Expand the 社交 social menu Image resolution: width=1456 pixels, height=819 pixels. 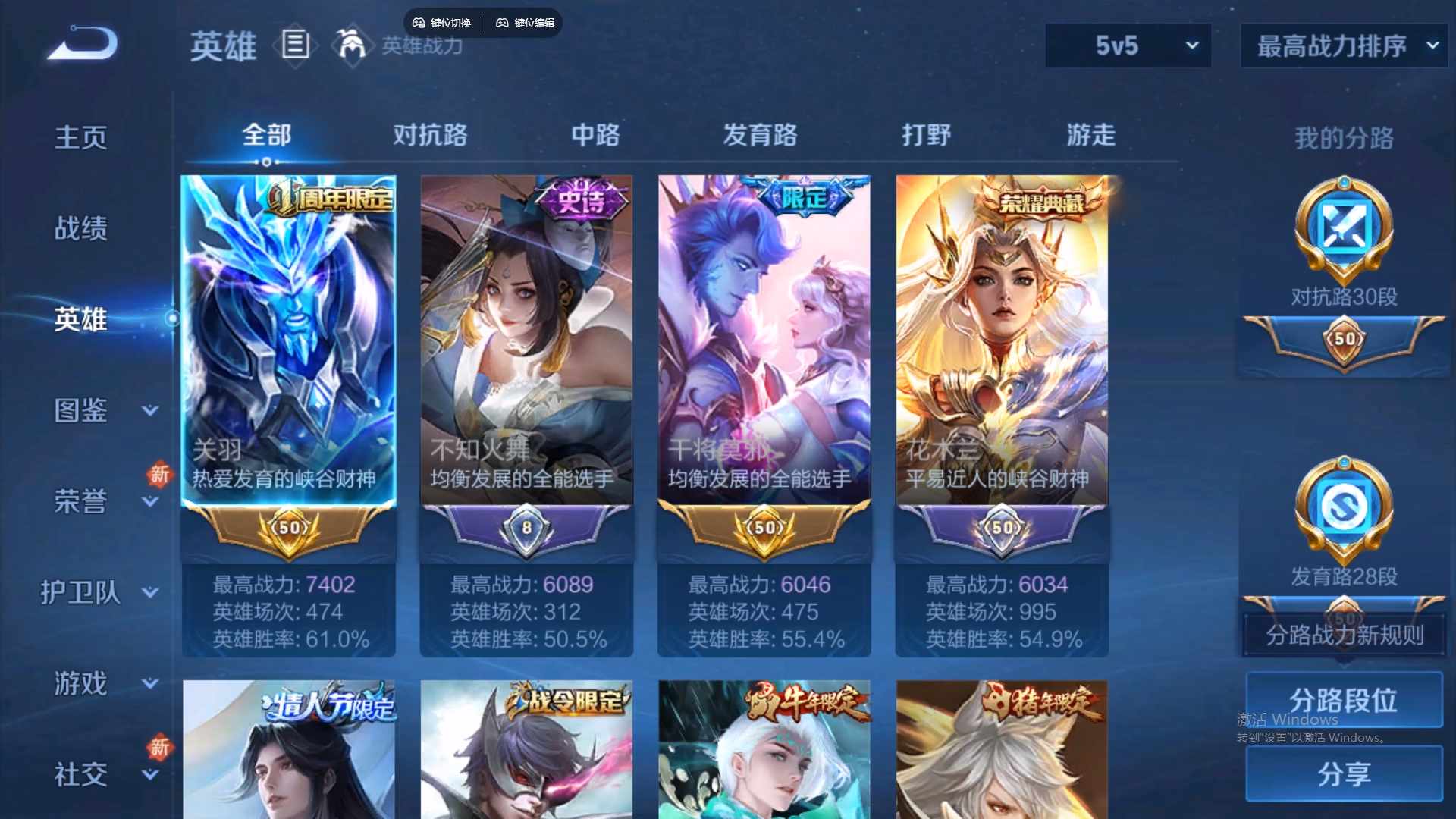150,774
